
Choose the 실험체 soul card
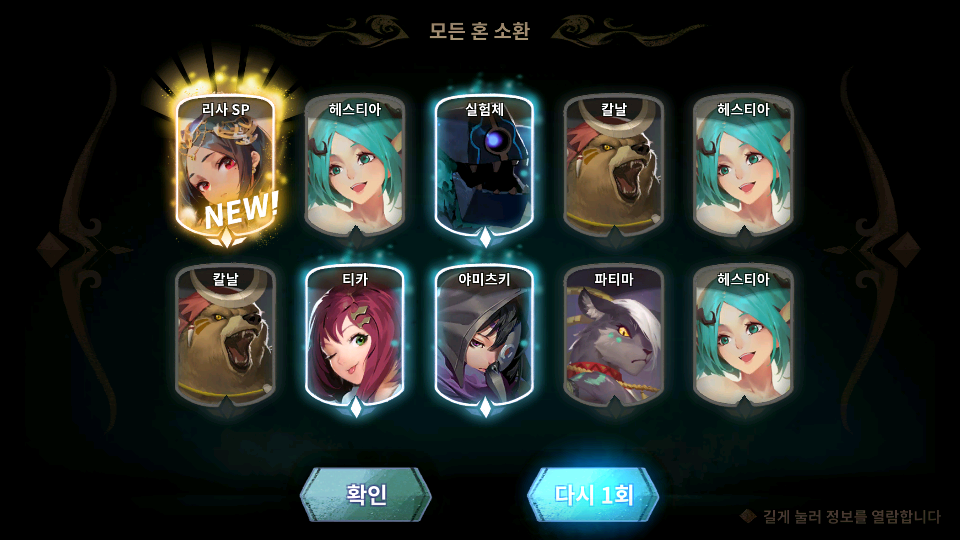click(484, 165)
